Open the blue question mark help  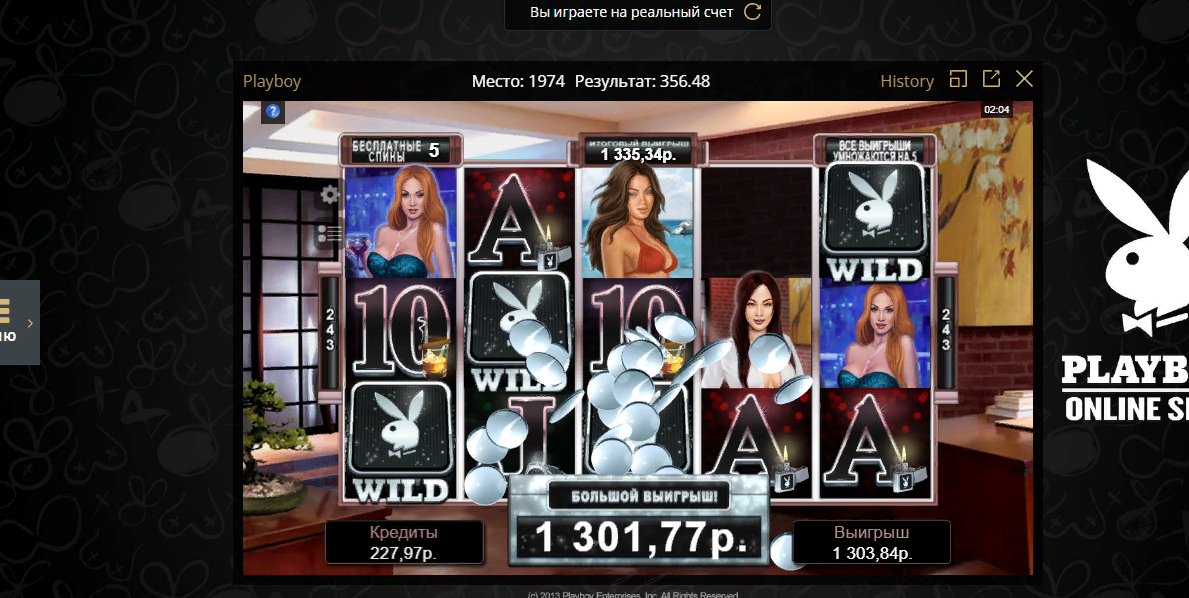(273, 111)
